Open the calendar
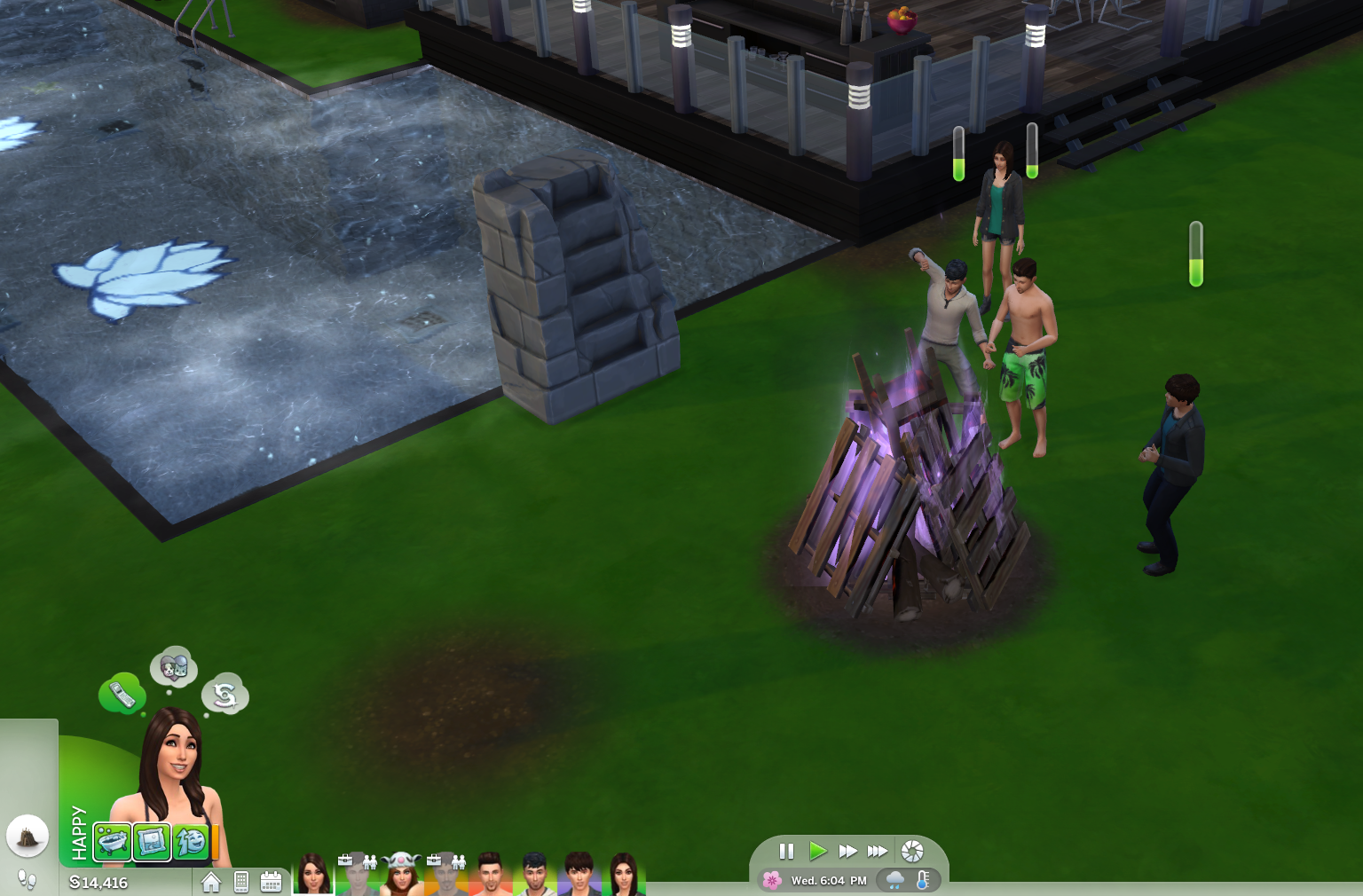The image size is (1363, 896). coord(271,882)
